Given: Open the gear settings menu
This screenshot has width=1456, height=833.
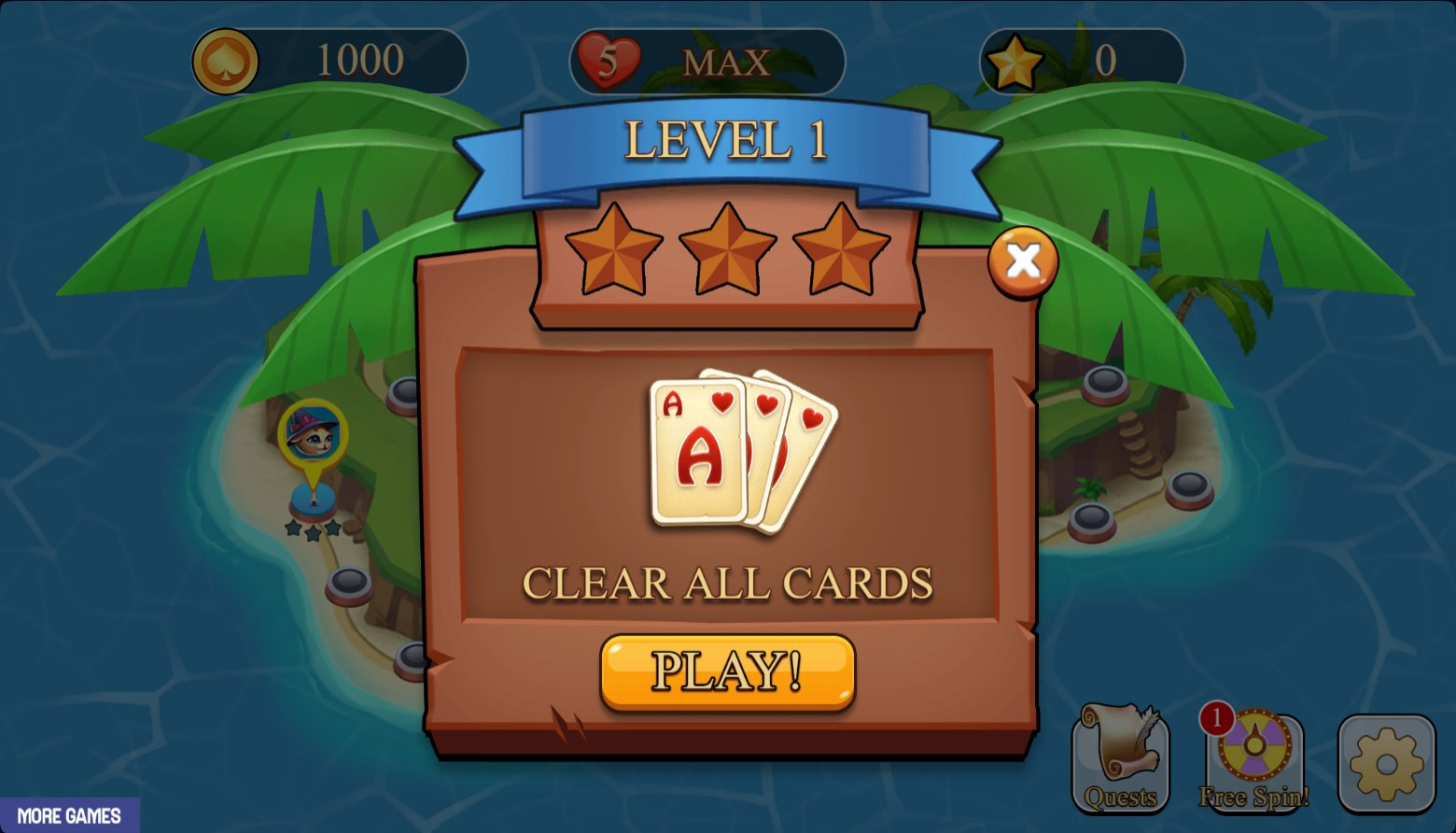Looking at the screenshot, I should pyautogui.click(x=1386, y=763).
